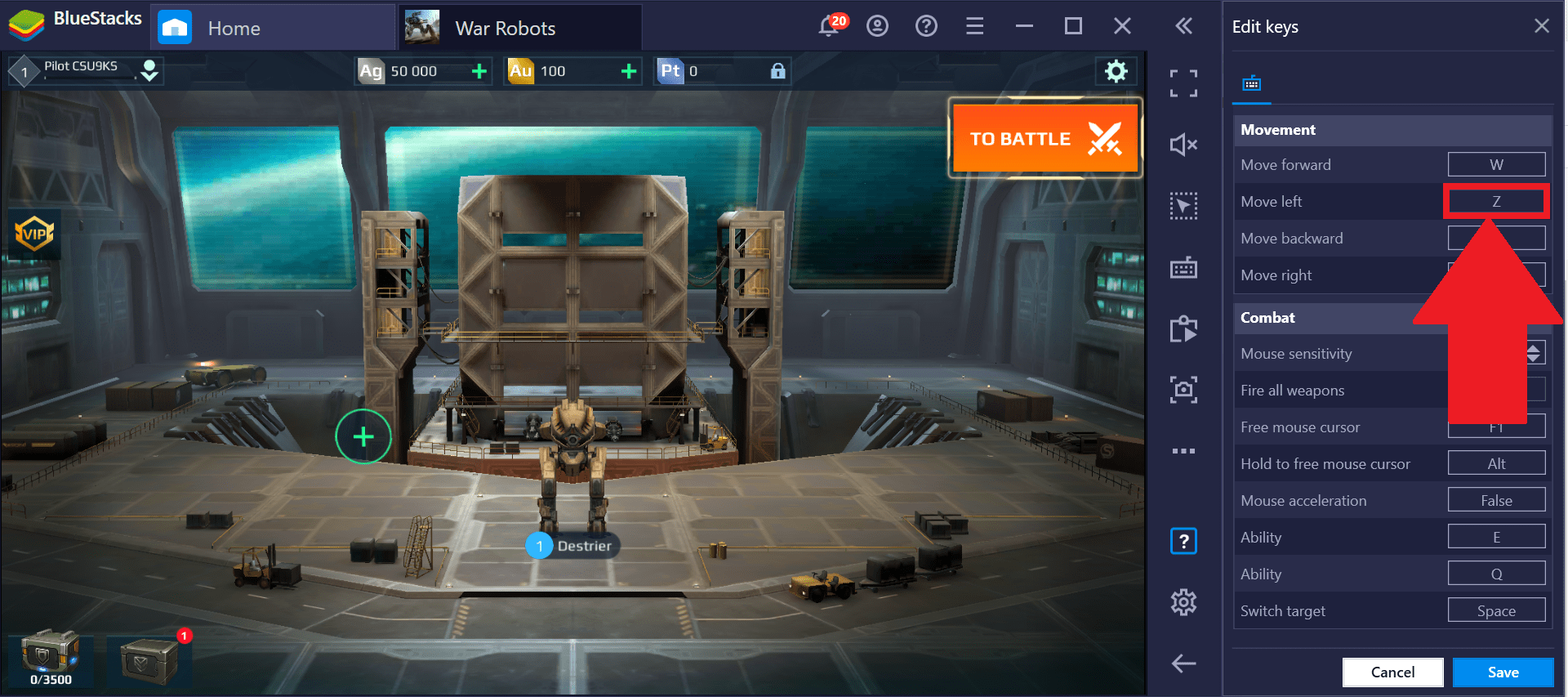Save the edited key bindings

[1503, 672]
